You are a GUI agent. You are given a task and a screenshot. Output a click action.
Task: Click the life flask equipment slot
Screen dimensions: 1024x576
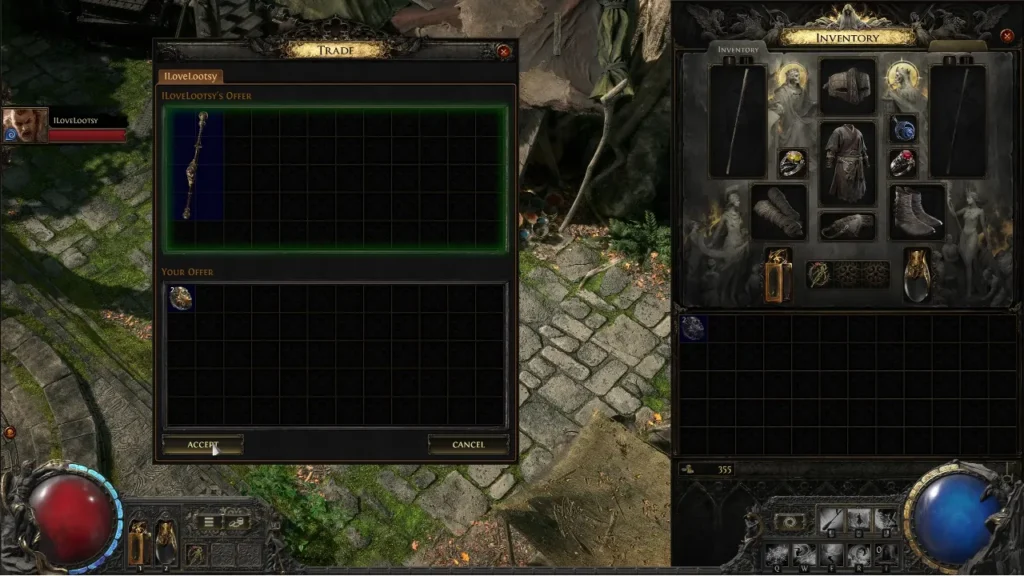[x=779, y=273]
